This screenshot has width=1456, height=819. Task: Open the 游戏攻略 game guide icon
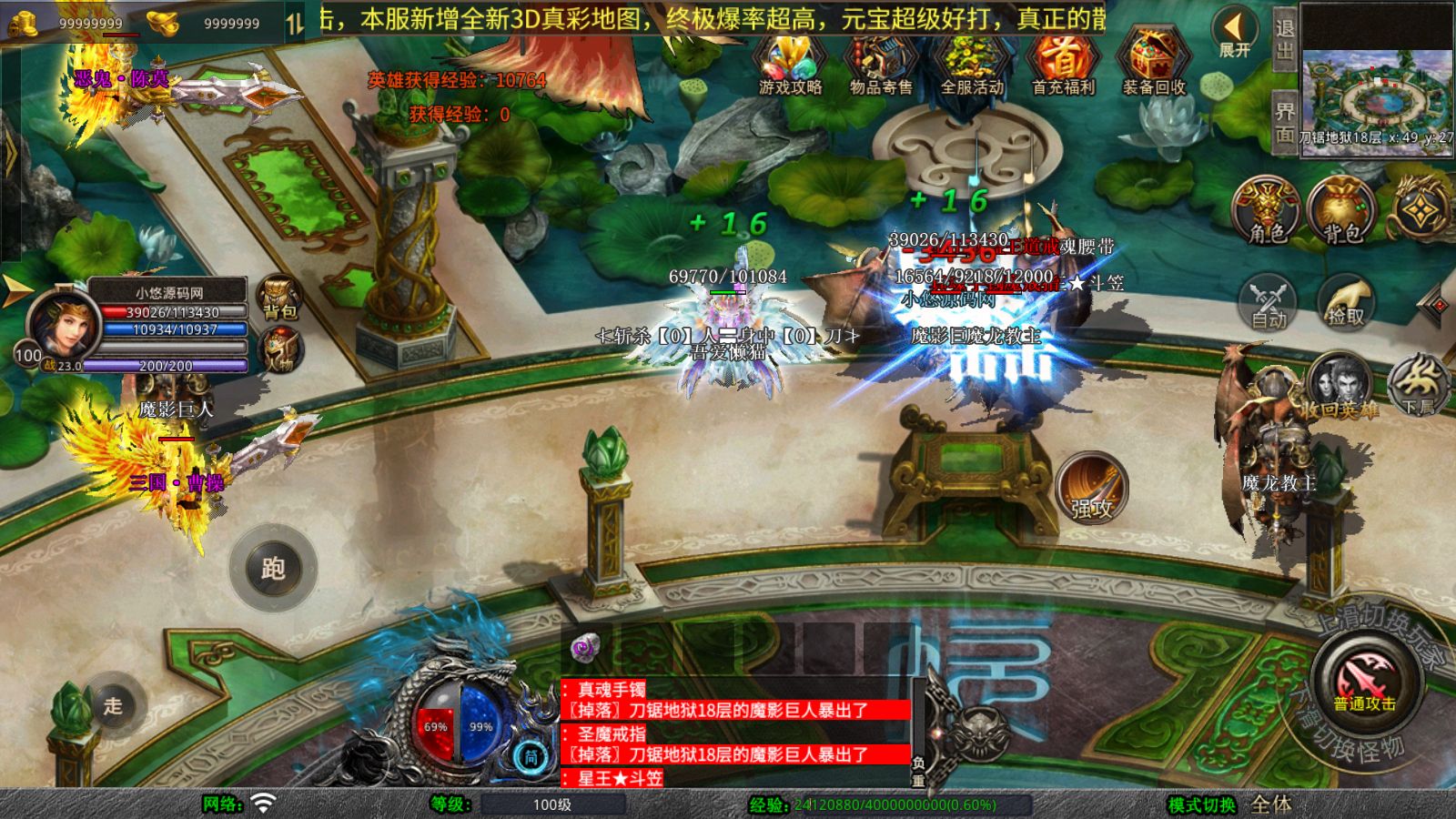[x=790, y=64]
